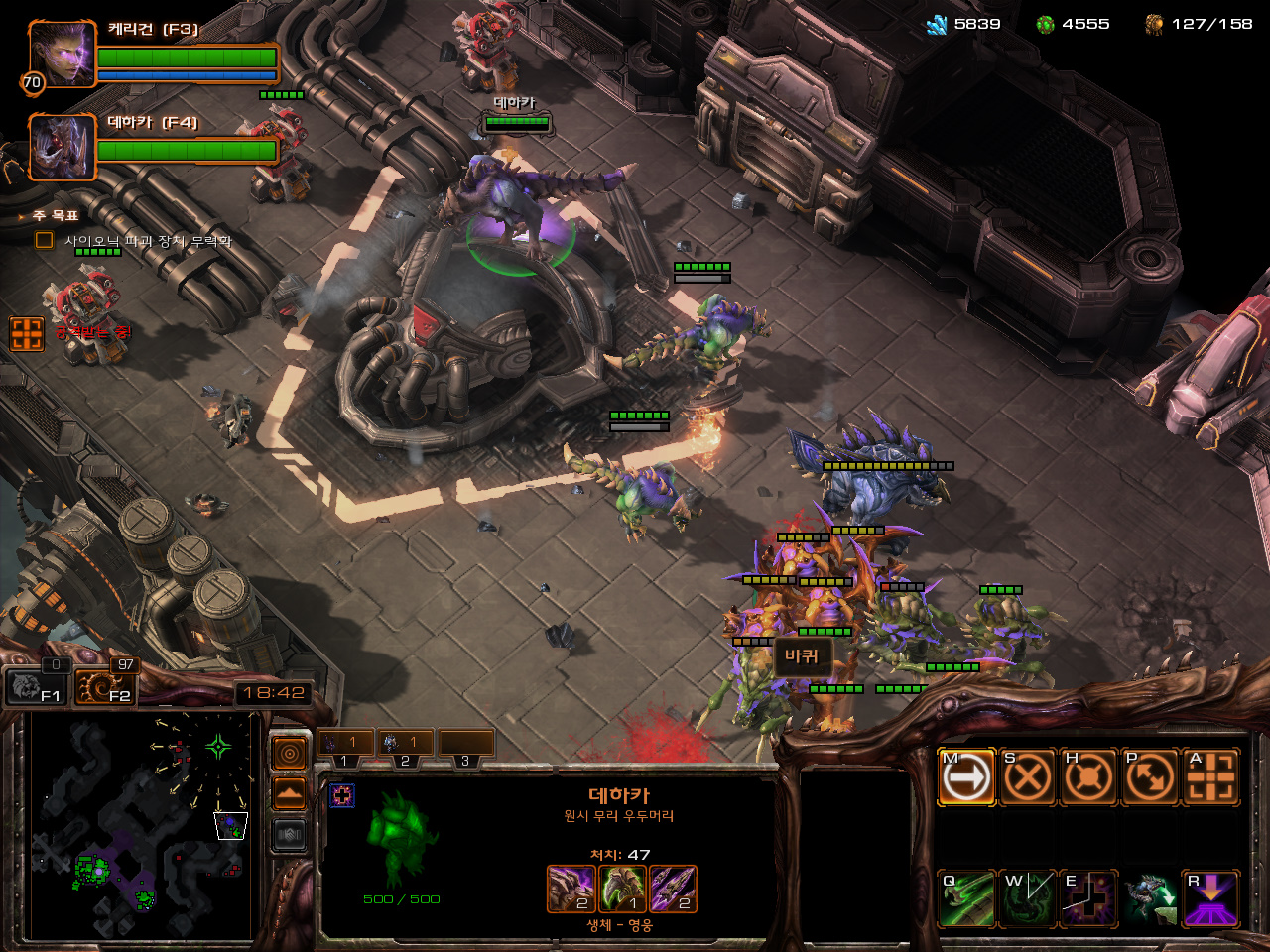Select Kerrigan's hero portrait
This screenshot has width=1270, height=952.
coord(62,53)
